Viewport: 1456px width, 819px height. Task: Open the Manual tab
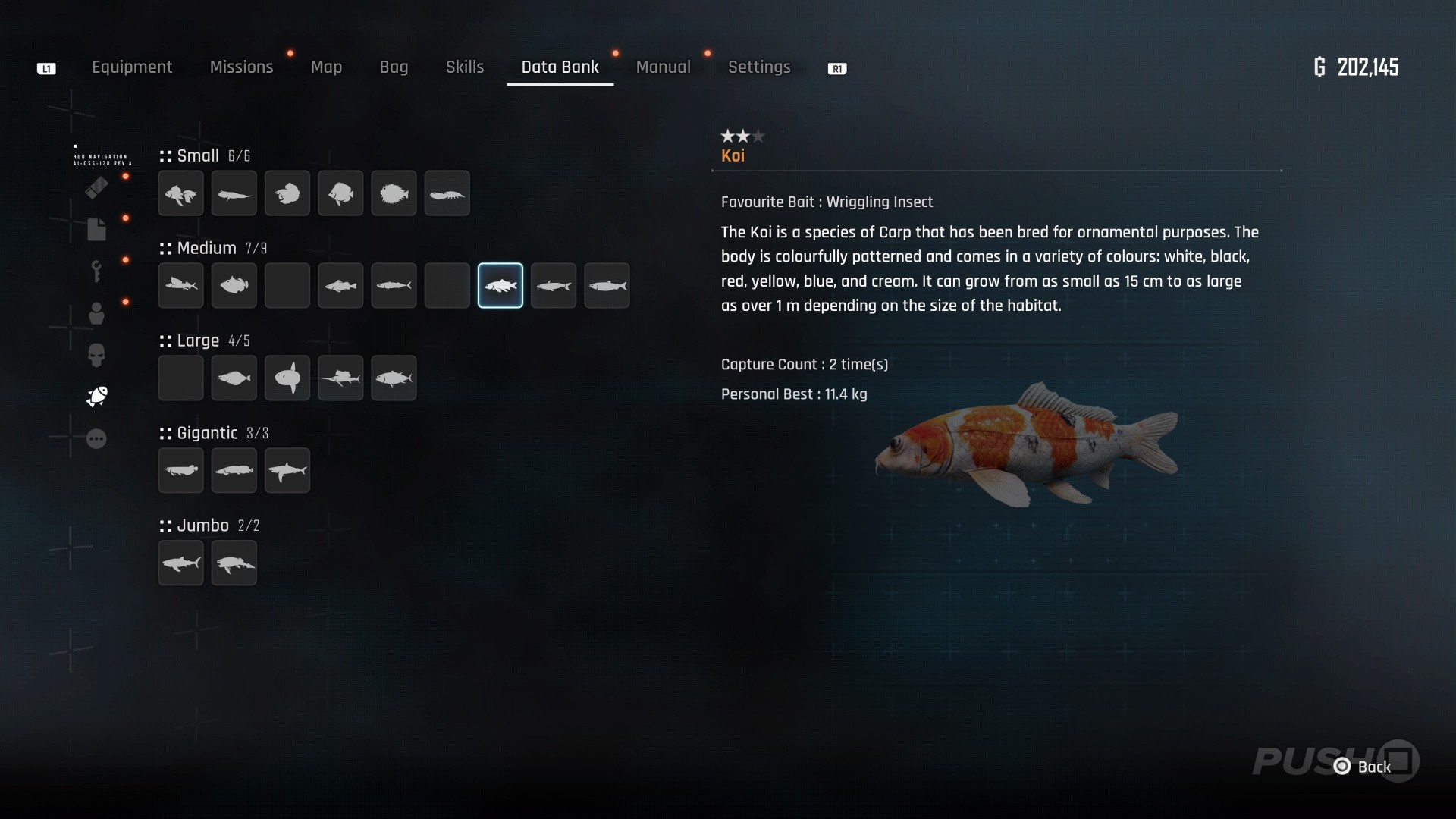(663, 67)
